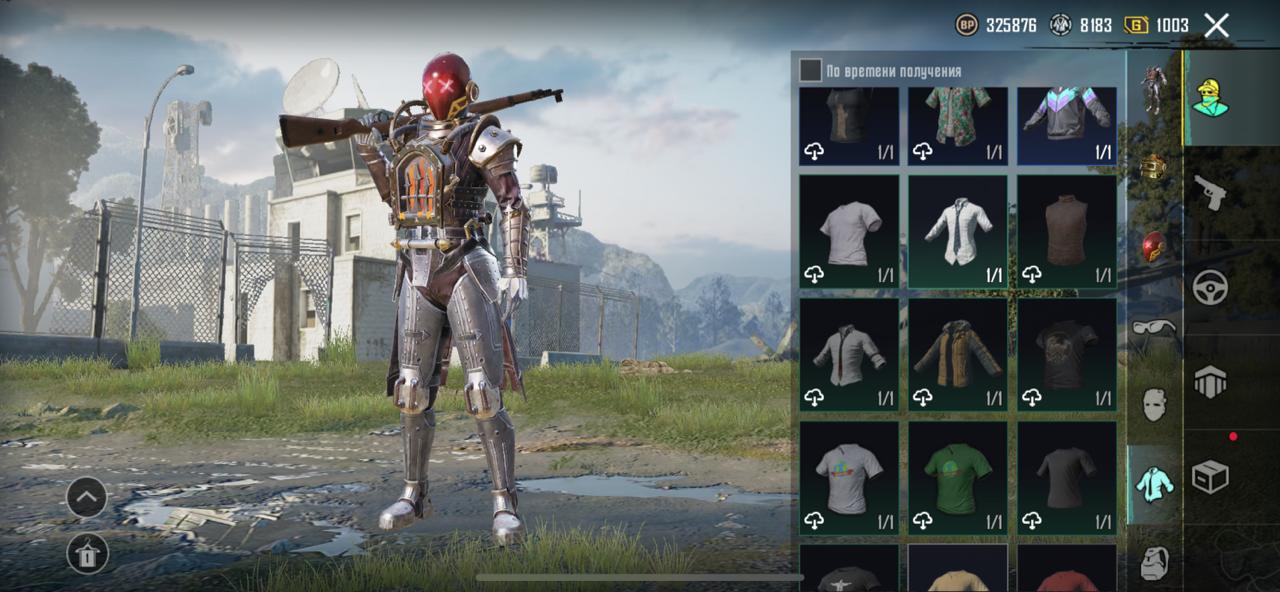Choose the white shirt with tie
This screenshot has height=592, width=1280.
pos(957,232)
